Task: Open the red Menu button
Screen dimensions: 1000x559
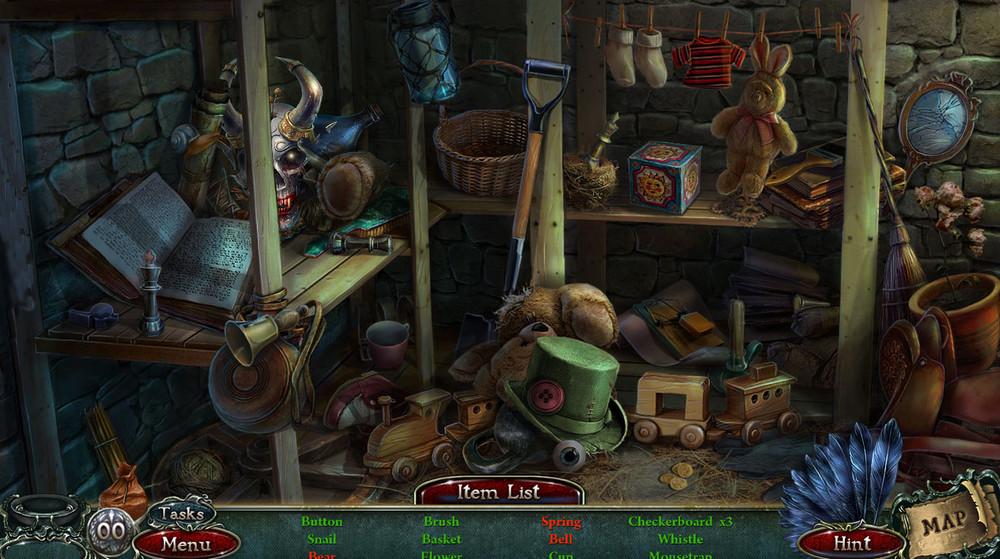Action: pos(186,544)
